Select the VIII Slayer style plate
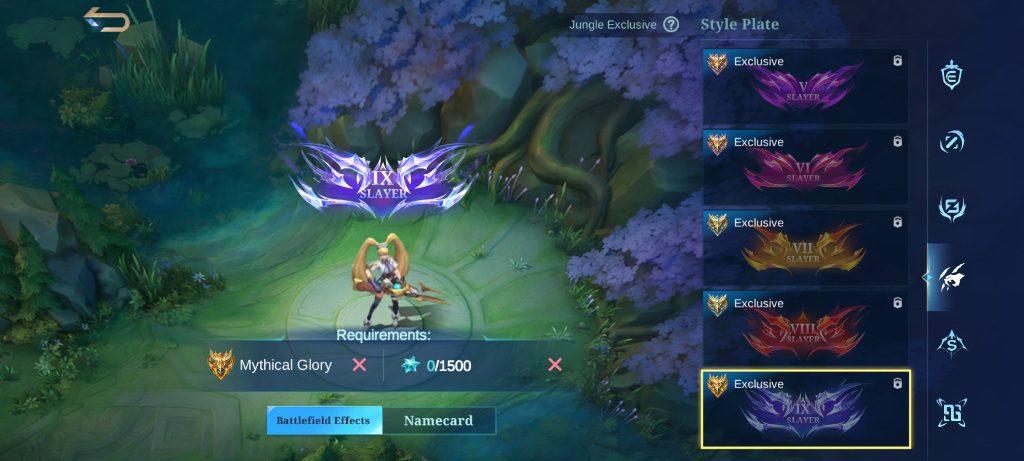 click(805, 328)
